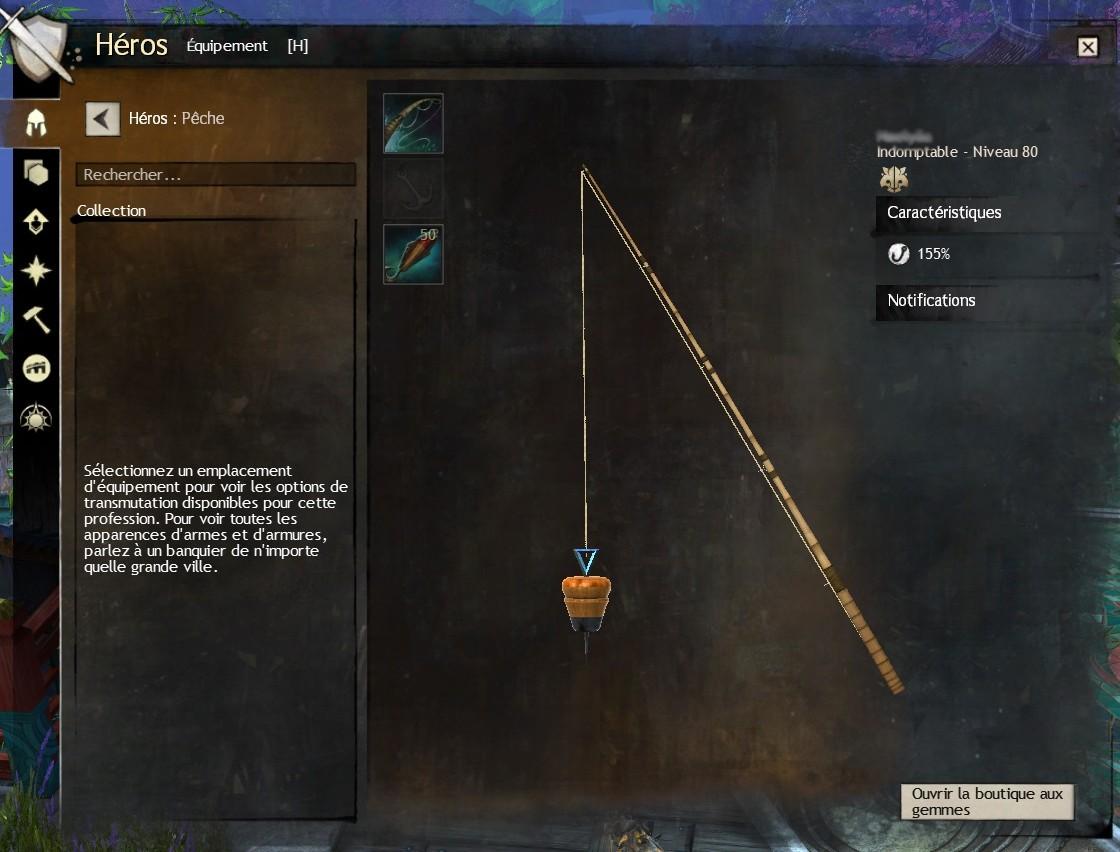Open the upward arrow training tab
The width and height of the screenshot is (1120, 852).
coord(36,222)
